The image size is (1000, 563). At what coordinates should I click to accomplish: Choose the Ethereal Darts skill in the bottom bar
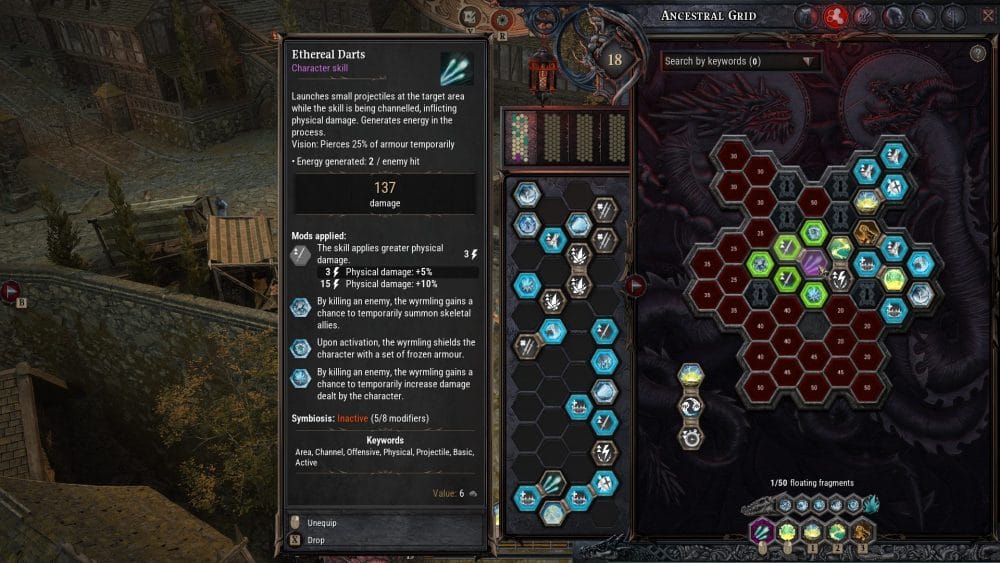click(762, 531)
